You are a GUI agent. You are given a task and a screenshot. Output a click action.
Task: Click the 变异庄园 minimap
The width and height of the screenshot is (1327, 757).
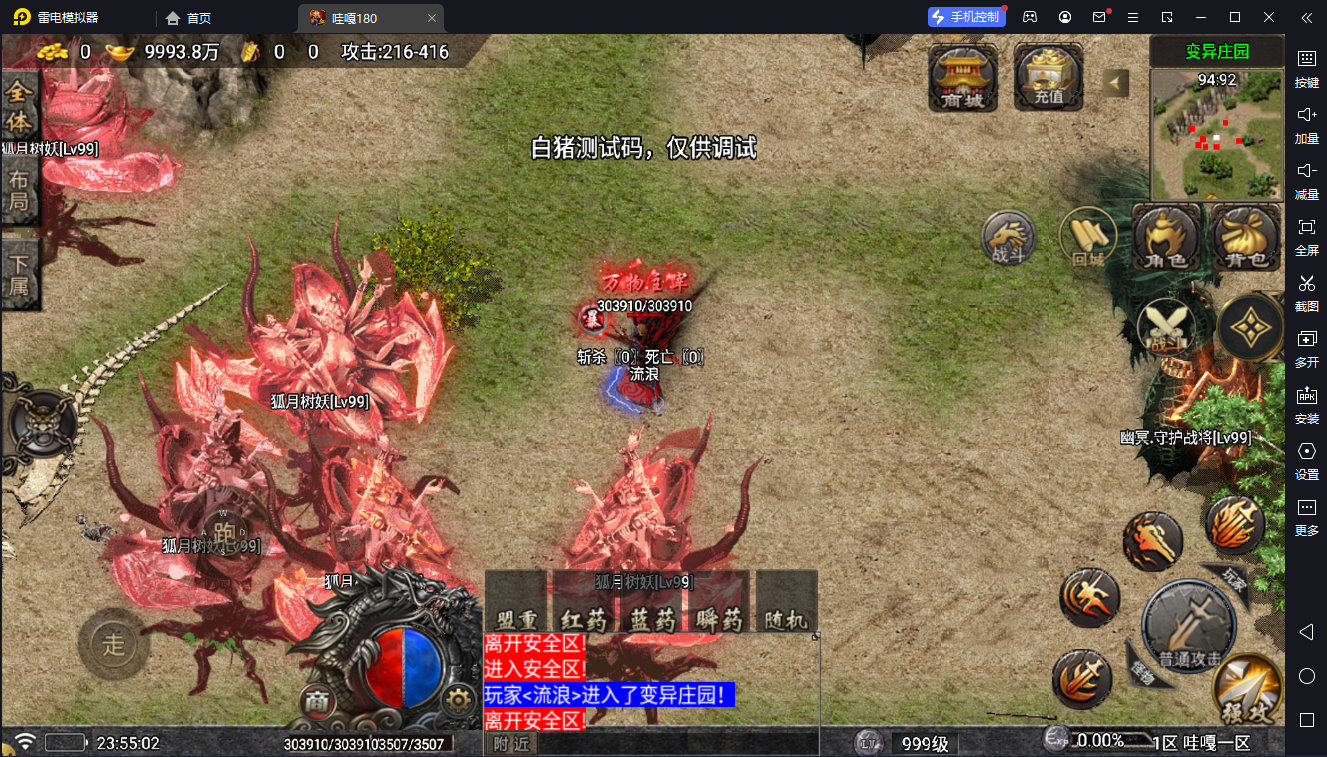coord(1215,135)
